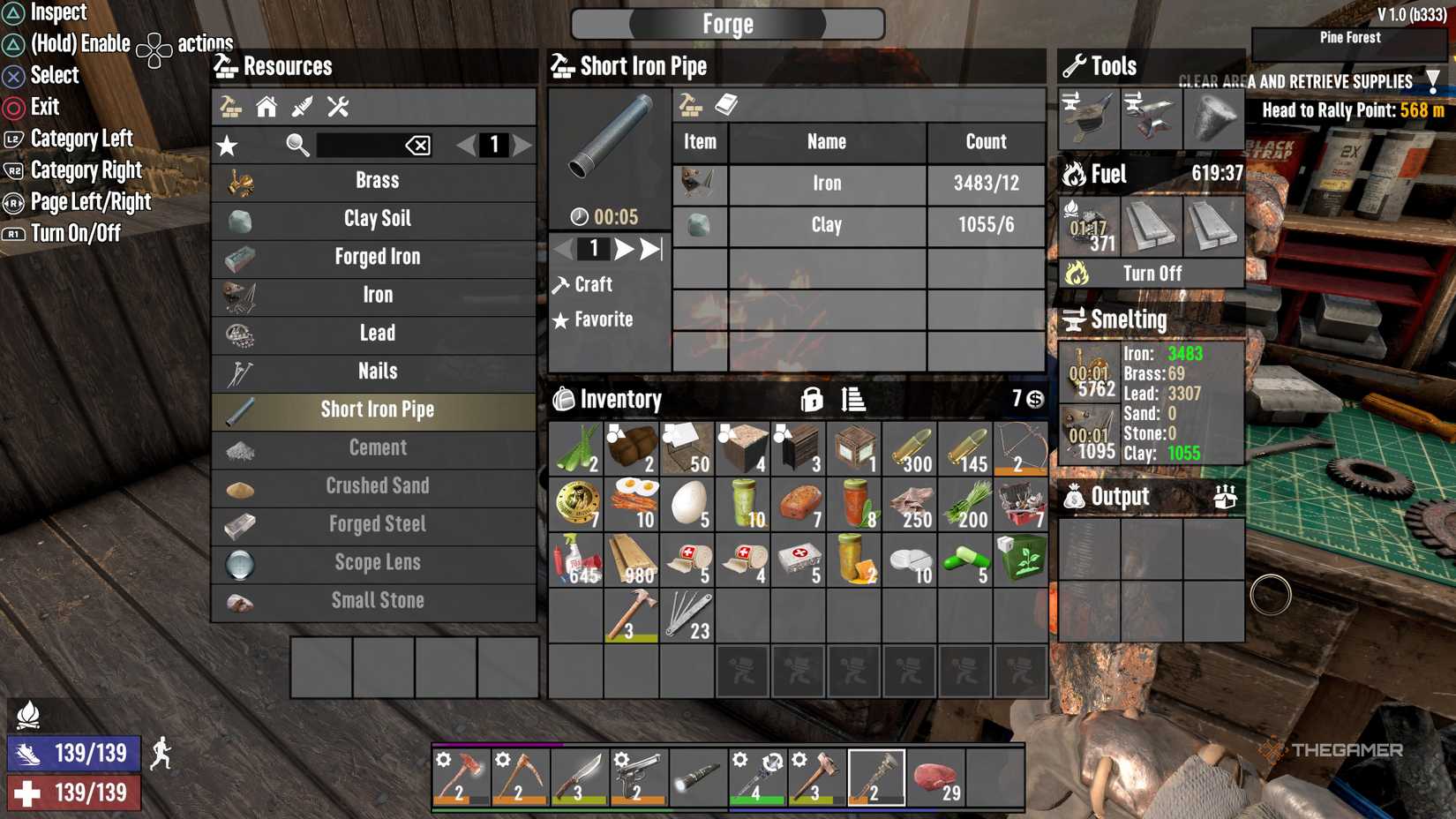The image size is (1456, 819).
Task: Click the backpack icon beside Inventory
Action: tap(562, 399)
